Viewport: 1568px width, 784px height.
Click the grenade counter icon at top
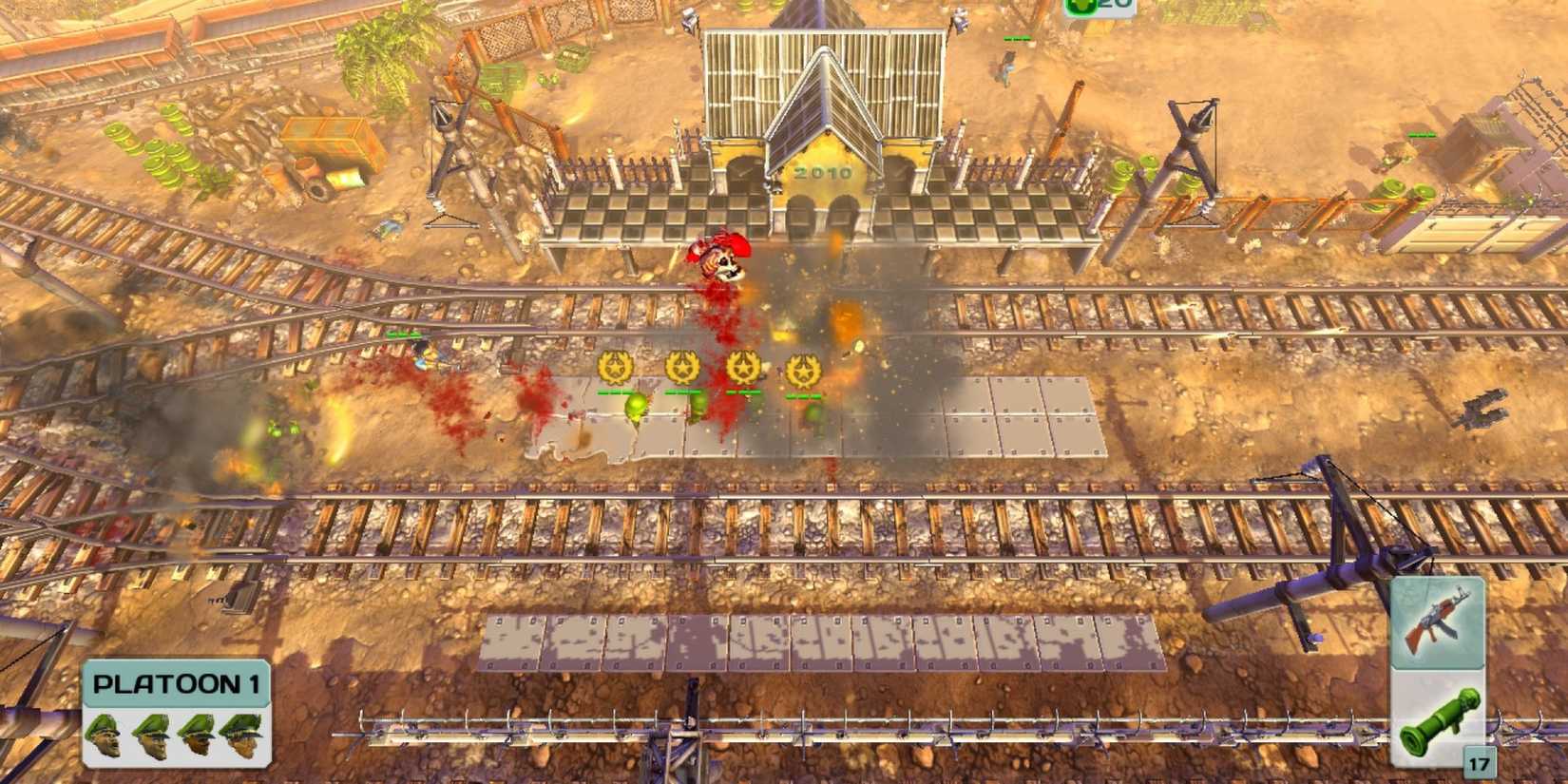(x=1080, y=9)
